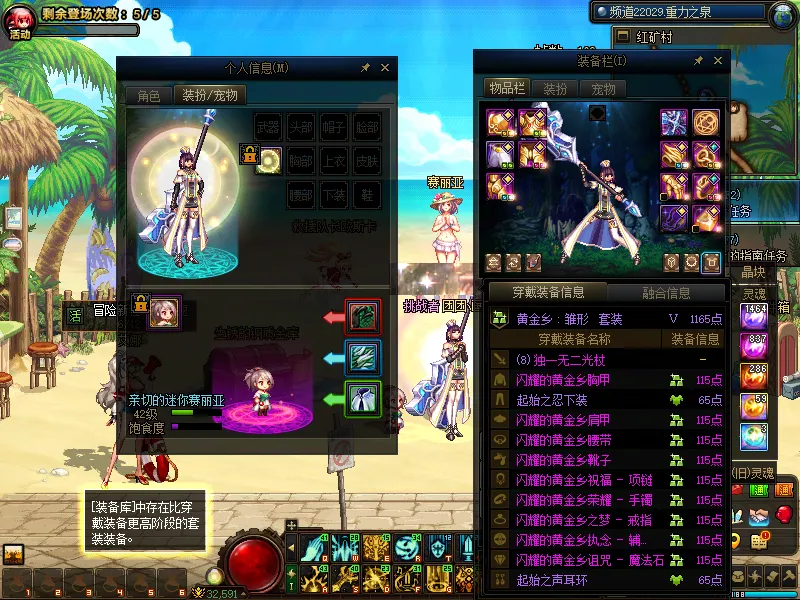Click the globe icon beside the channel name
Screen dimensions: 800x600
click(x=782, y=14)
